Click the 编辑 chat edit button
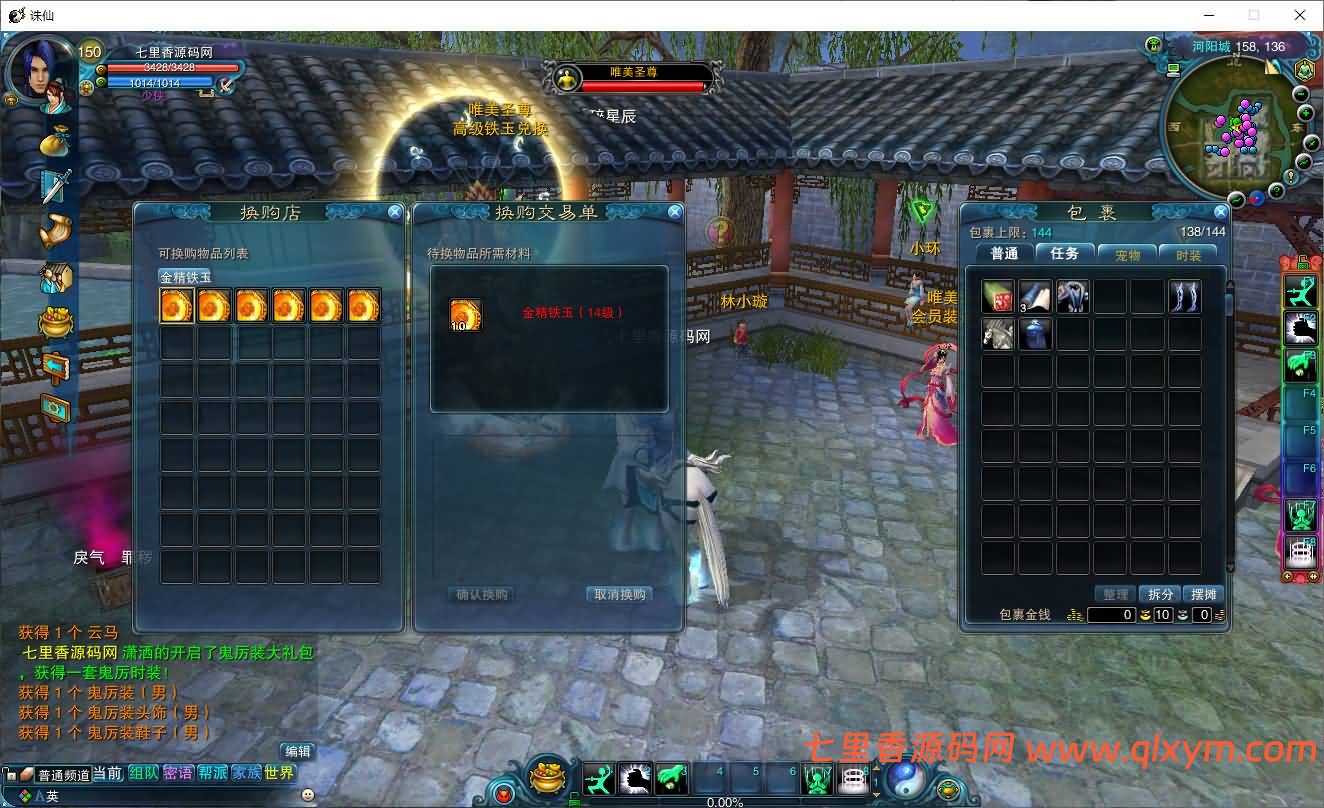This screenshot has width=1324, height=808. tap(298, 751)
